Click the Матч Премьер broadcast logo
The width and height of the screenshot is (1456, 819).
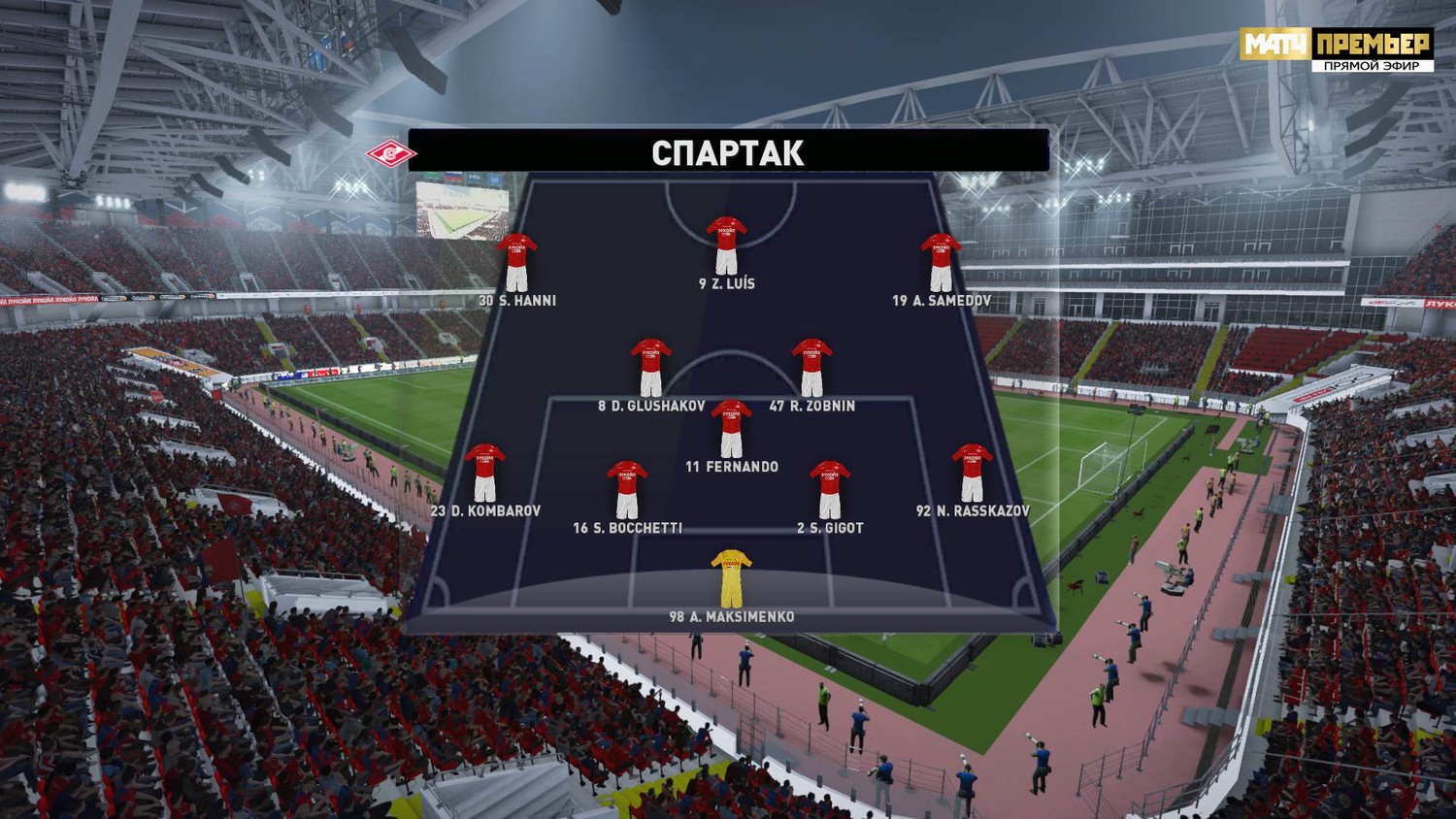(x=1336, y=49)
